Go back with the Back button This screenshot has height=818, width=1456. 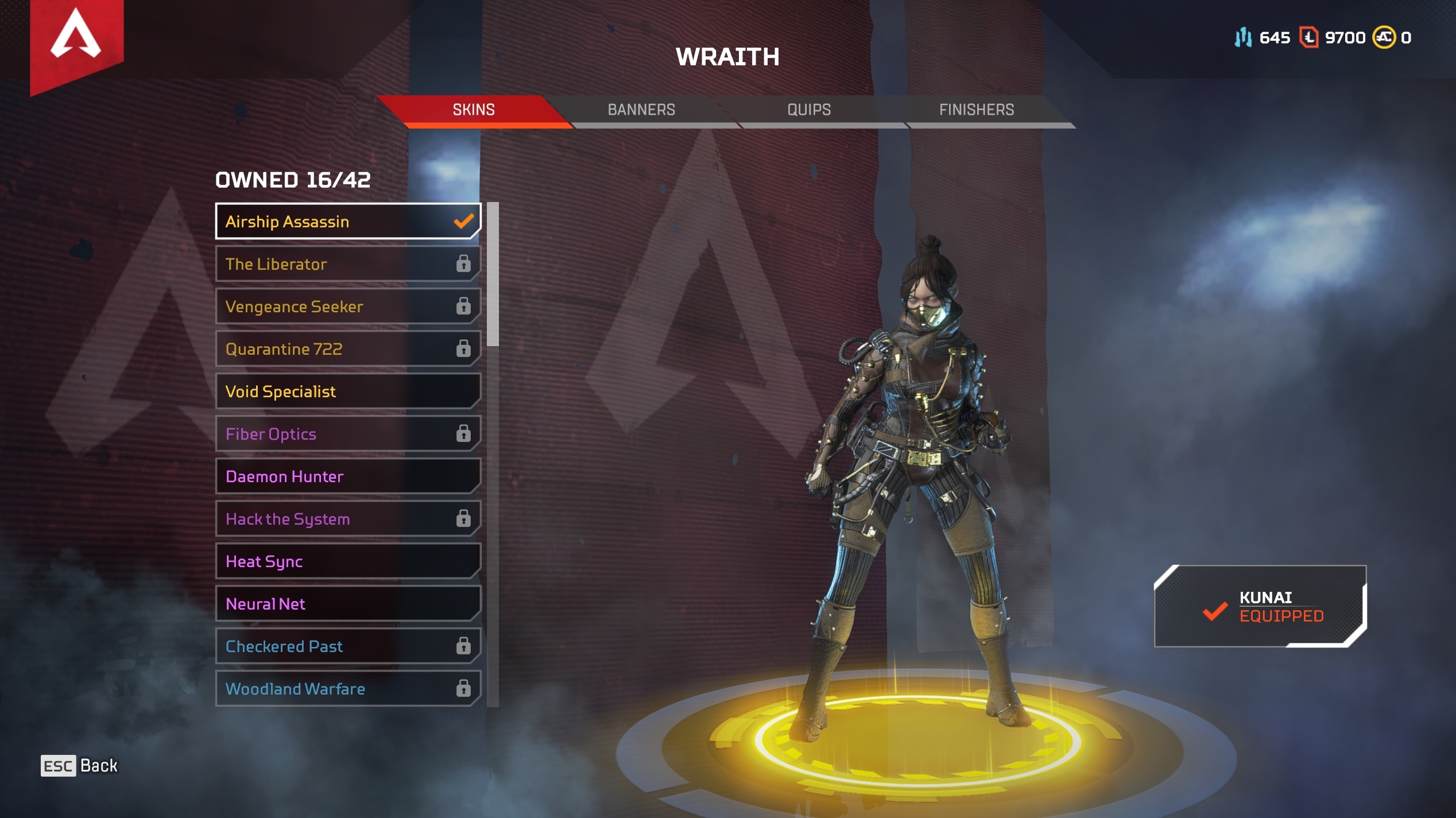click(x=79, y=766)
